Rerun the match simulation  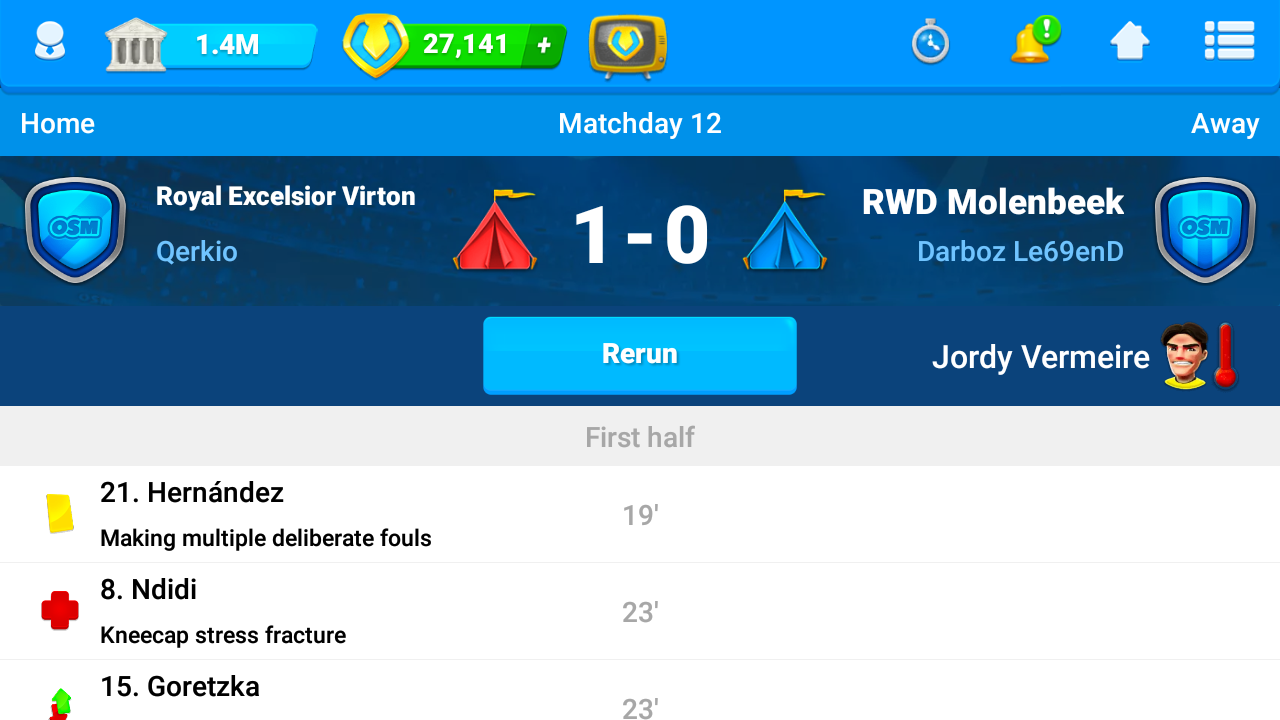[640, 355]
